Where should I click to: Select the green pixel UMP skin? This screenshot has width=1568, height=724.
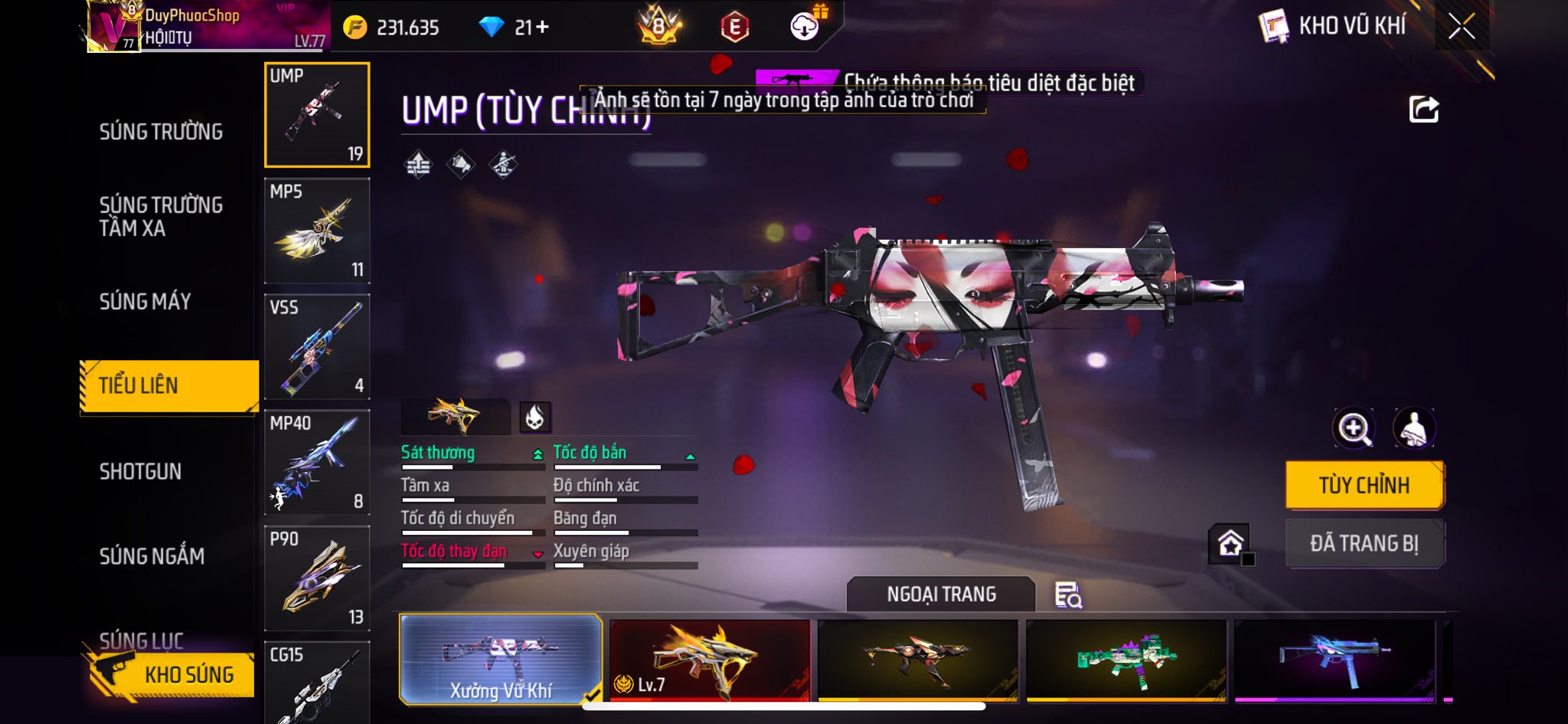(x=1125, y=660)
